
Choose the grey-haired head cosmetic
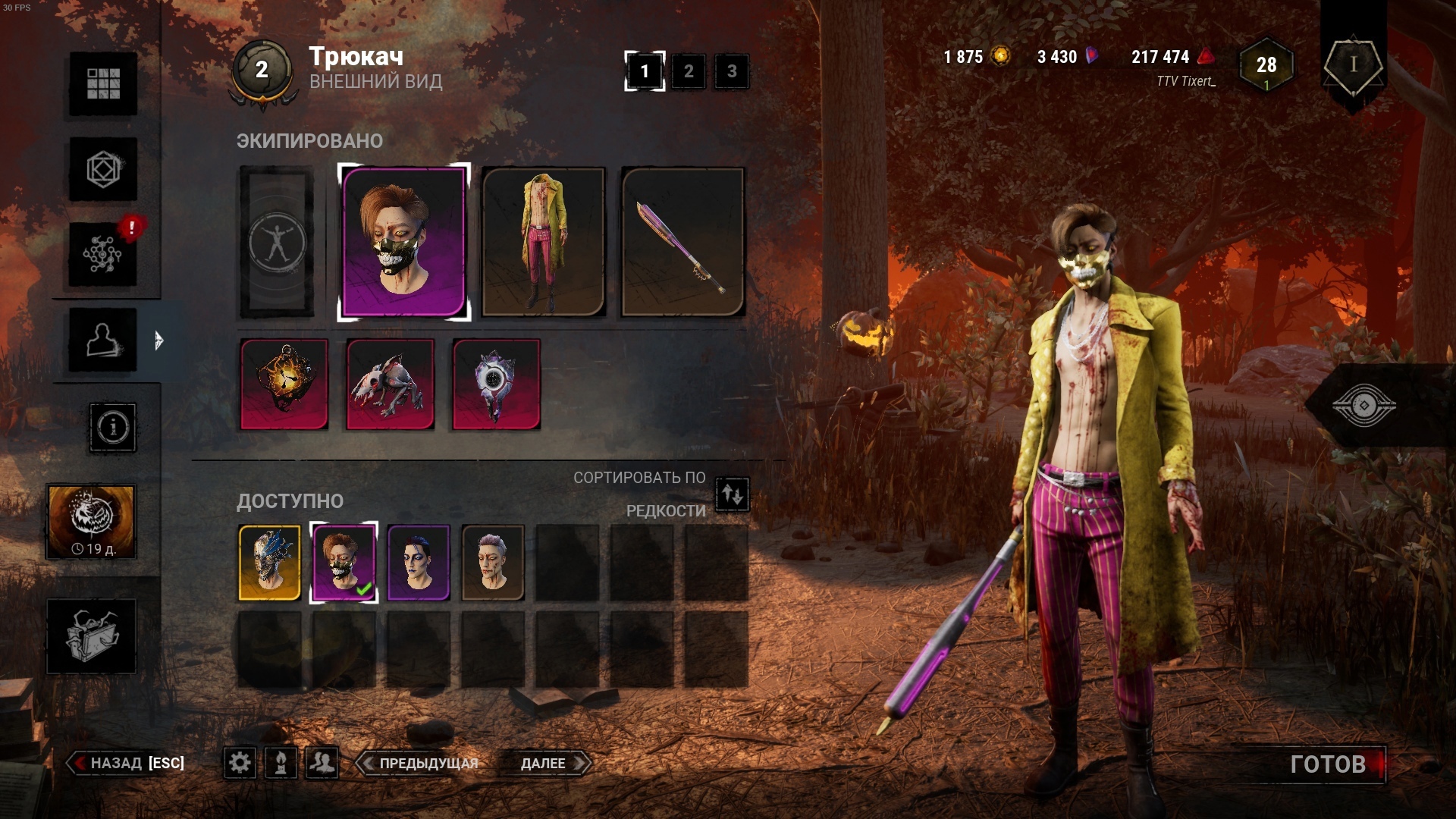(x=493, y=562)
